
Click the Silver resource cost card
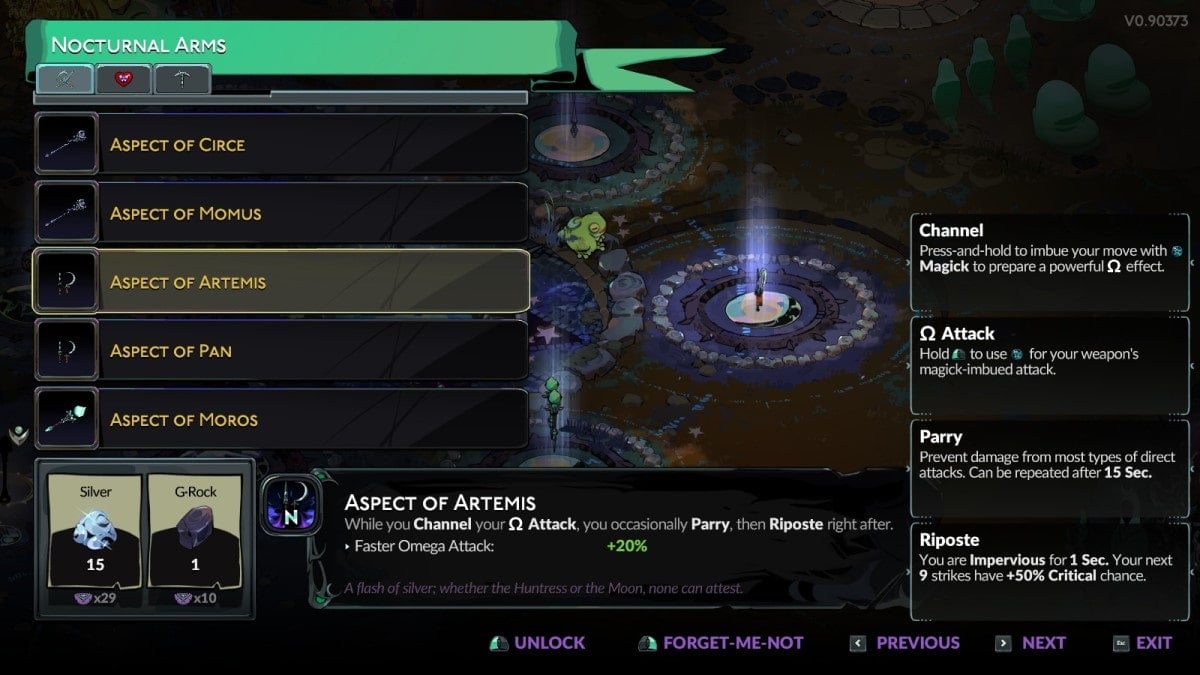click(95, 538)
